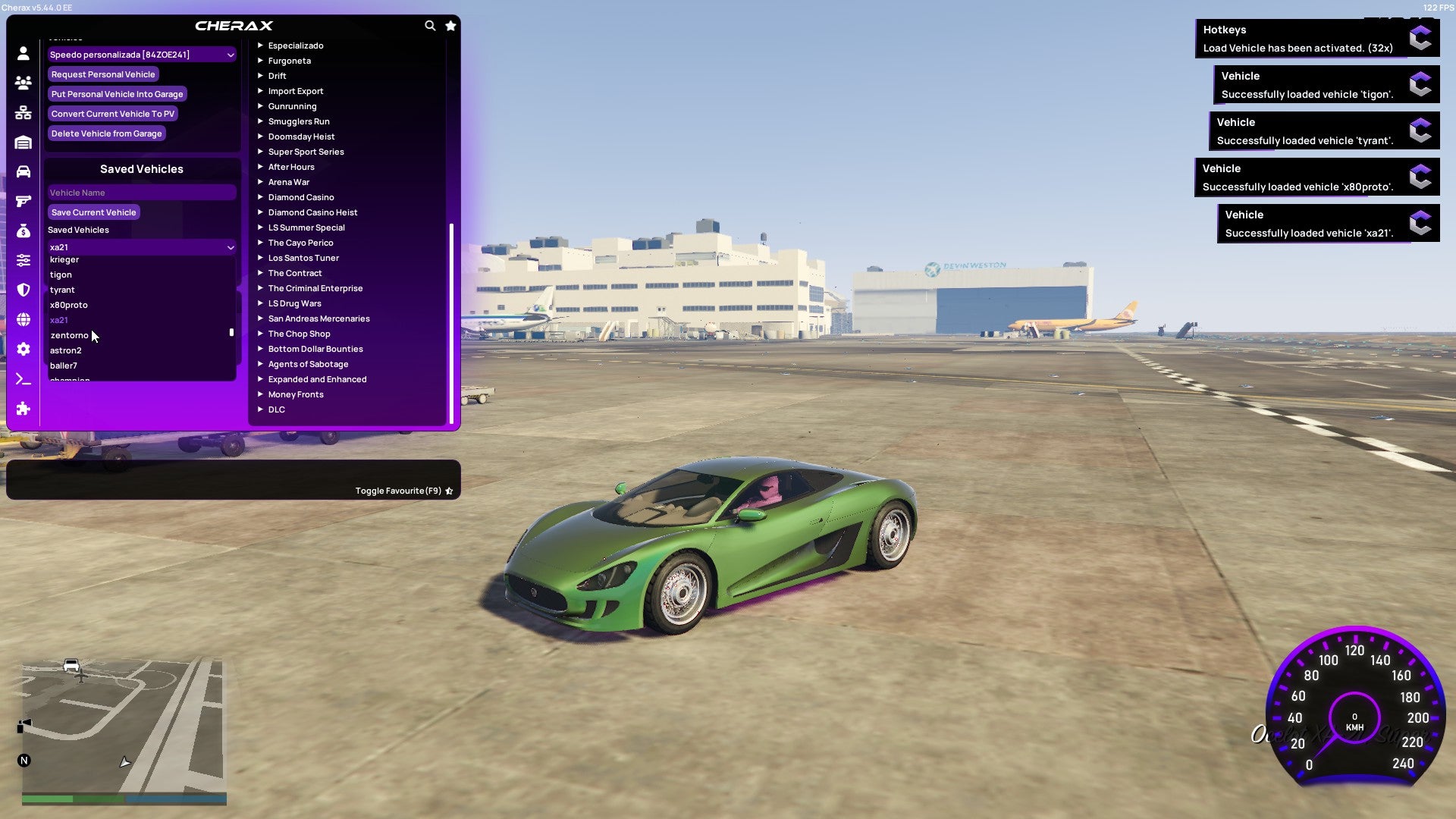
Task: Select the Network sitemap icon
Action: tap(23, 111)
